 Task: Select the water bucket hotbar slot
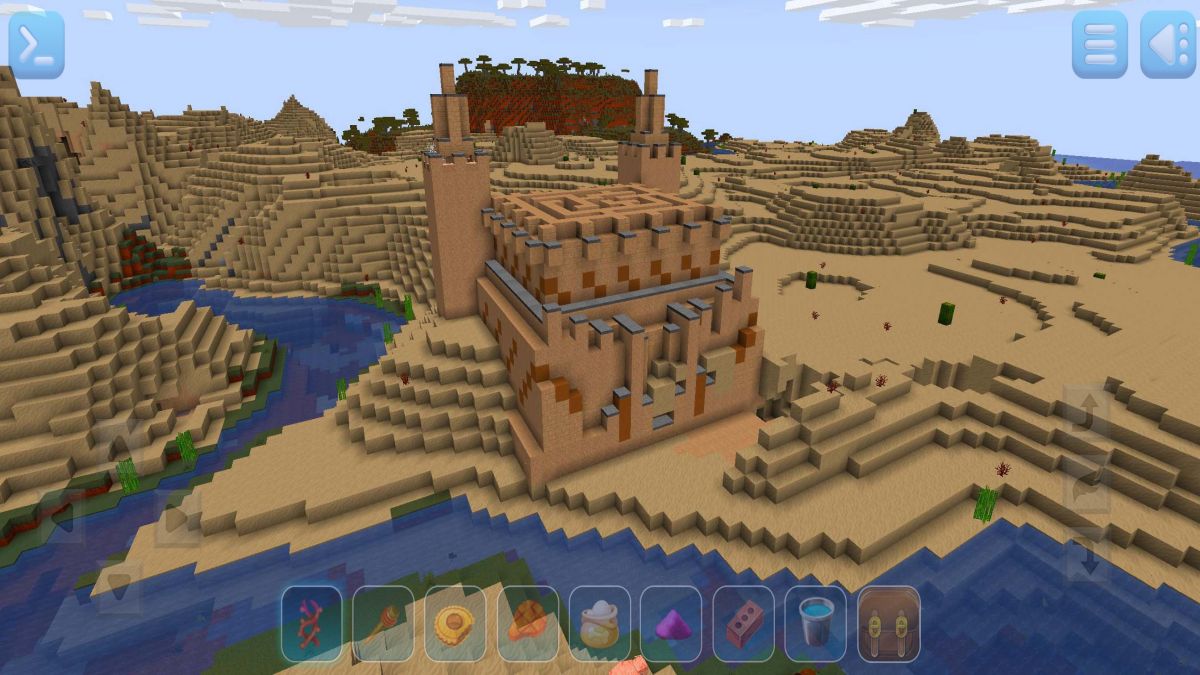(815, 624)
